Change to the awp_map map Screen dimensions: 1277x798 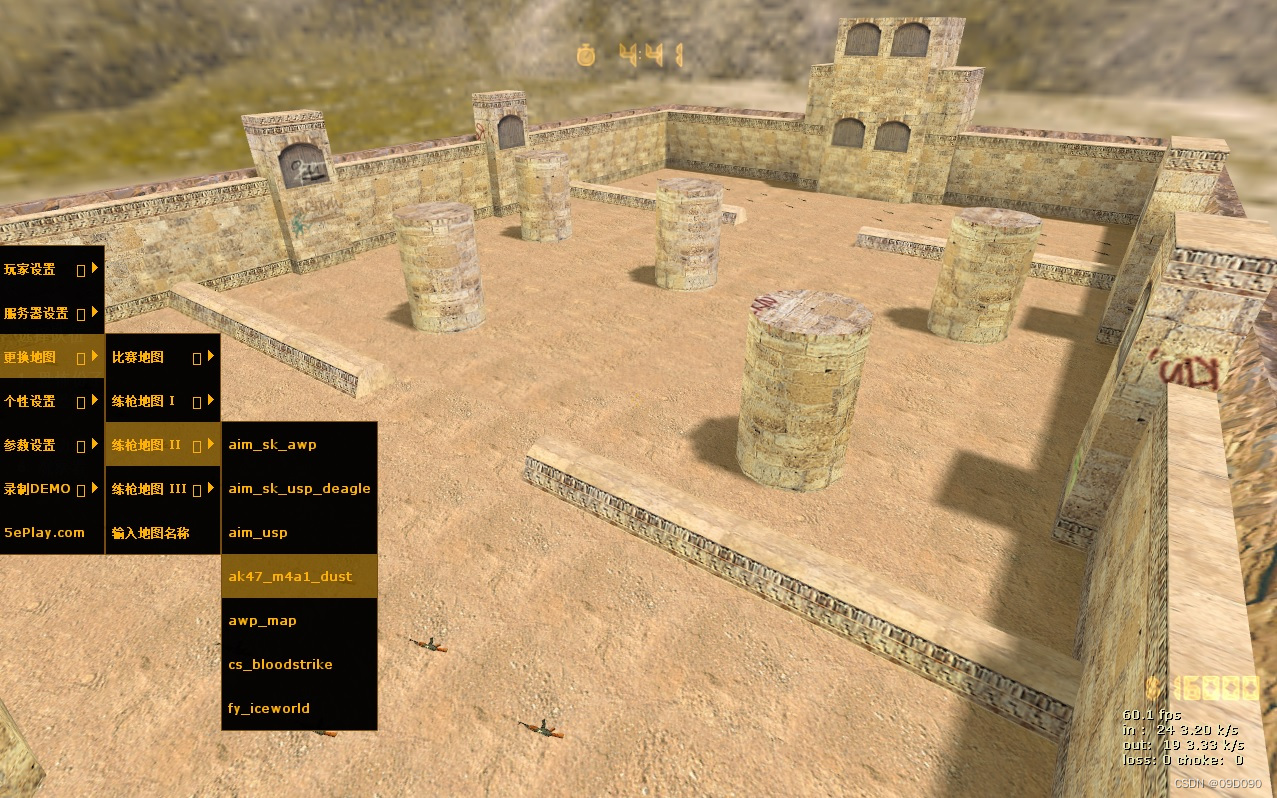pyautogui.click(x=298, y=621)
